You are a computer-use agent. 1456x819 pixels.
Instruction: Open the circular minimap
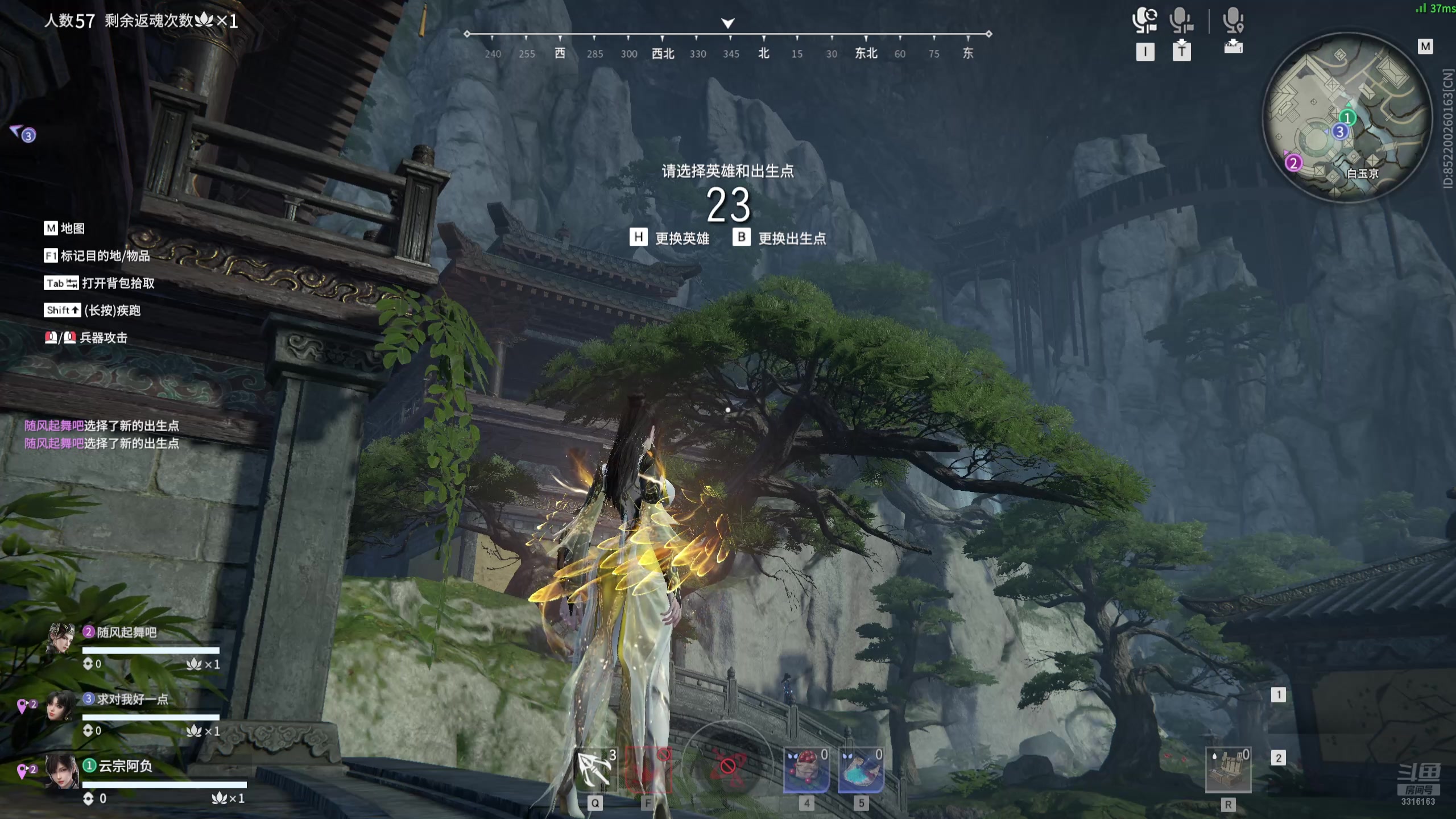pos(1346,117)
